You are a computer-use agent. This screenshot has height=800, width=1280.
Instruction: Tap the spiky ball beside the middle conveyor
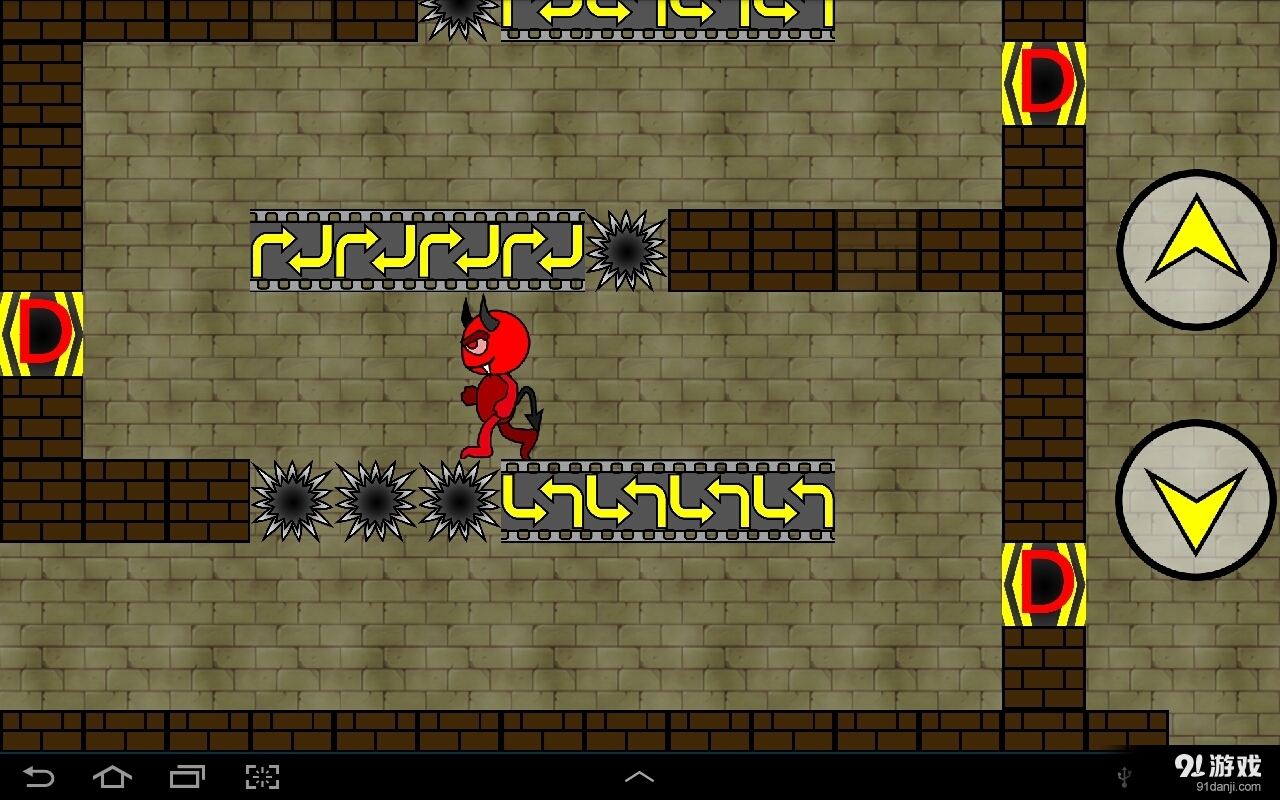(x=628, y=250)
